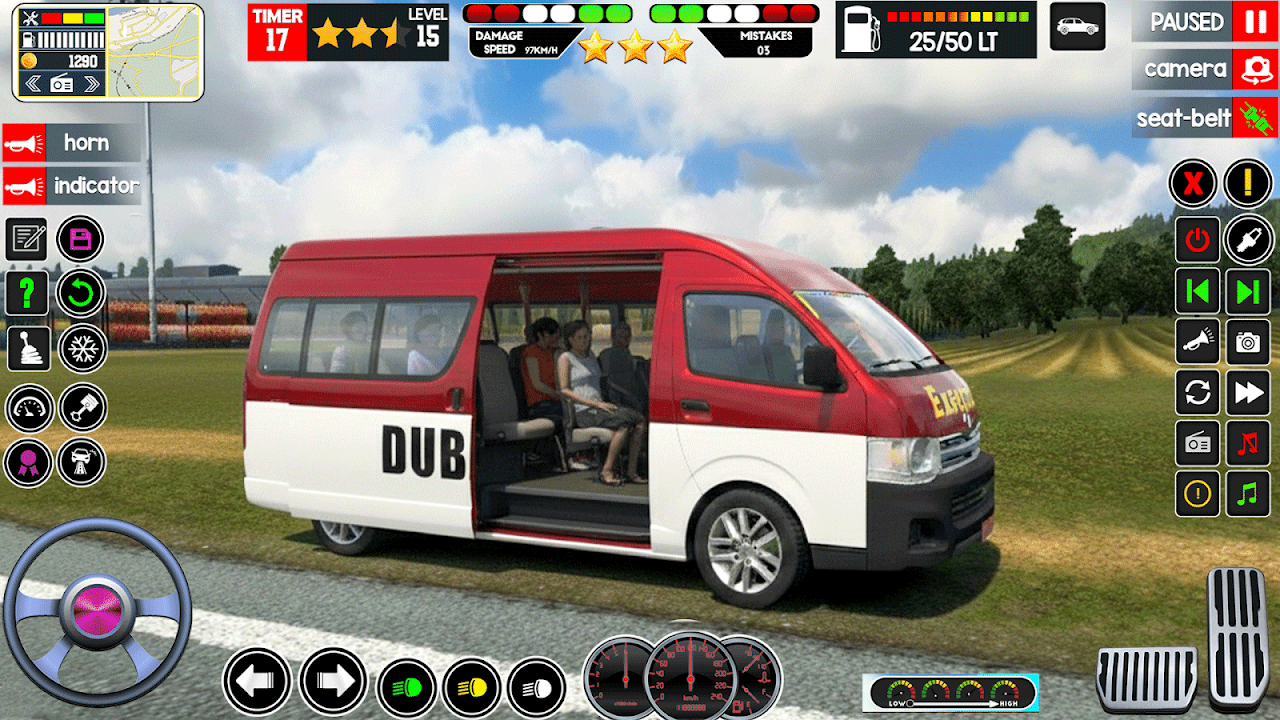Toggle the snowflake air conditioning icon
1280x720 pixels.
tap(81, 348)
